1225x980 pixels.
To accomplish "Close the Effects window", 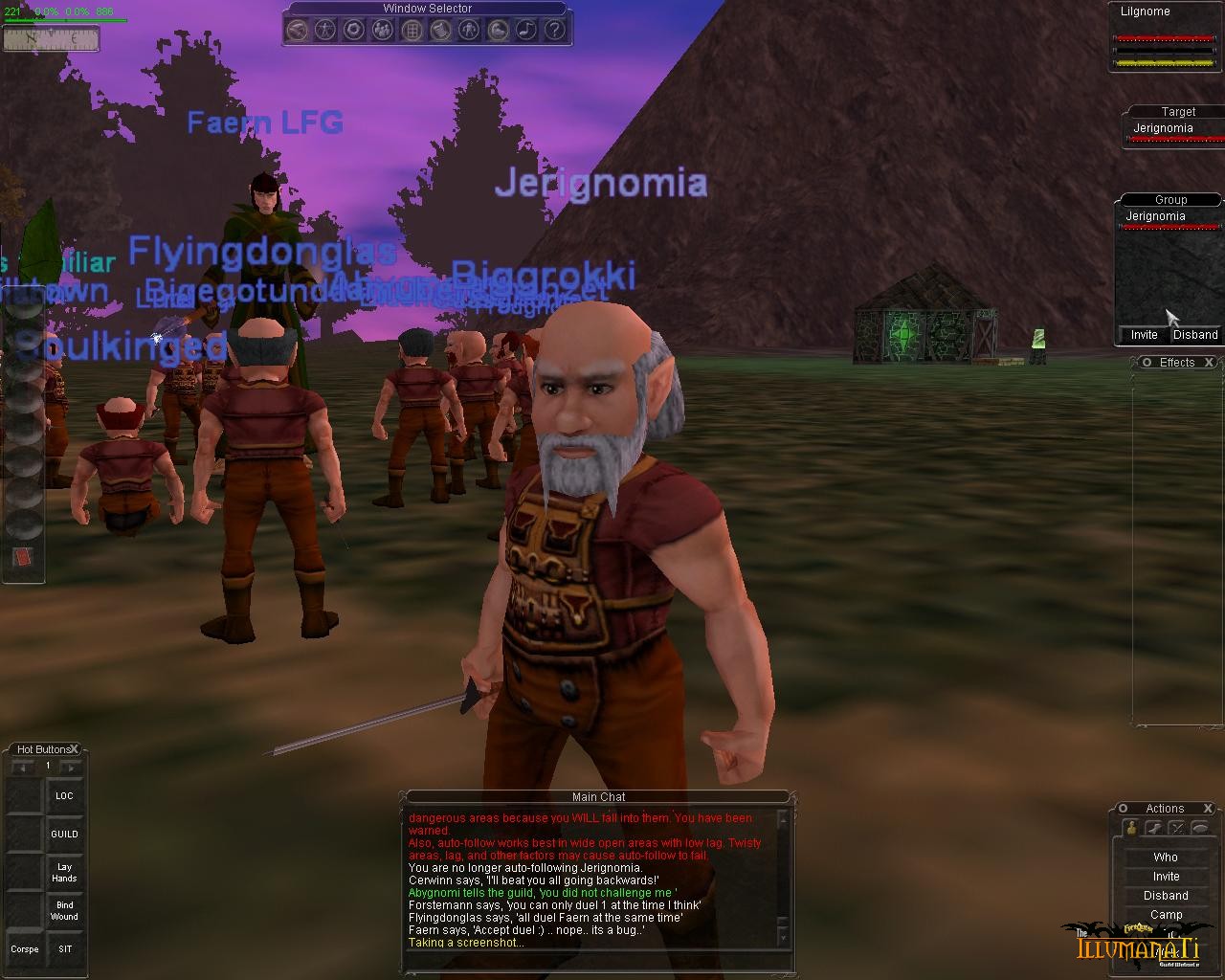I will click(x=1209, y=363).
